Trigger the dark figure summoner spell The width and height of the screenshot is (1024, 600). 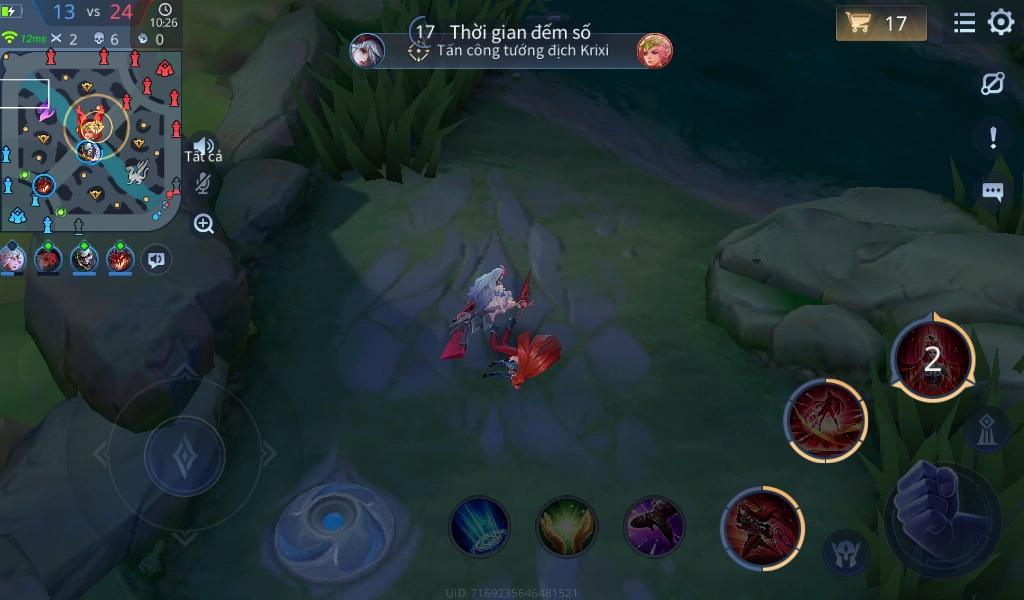tap(654, 526)
